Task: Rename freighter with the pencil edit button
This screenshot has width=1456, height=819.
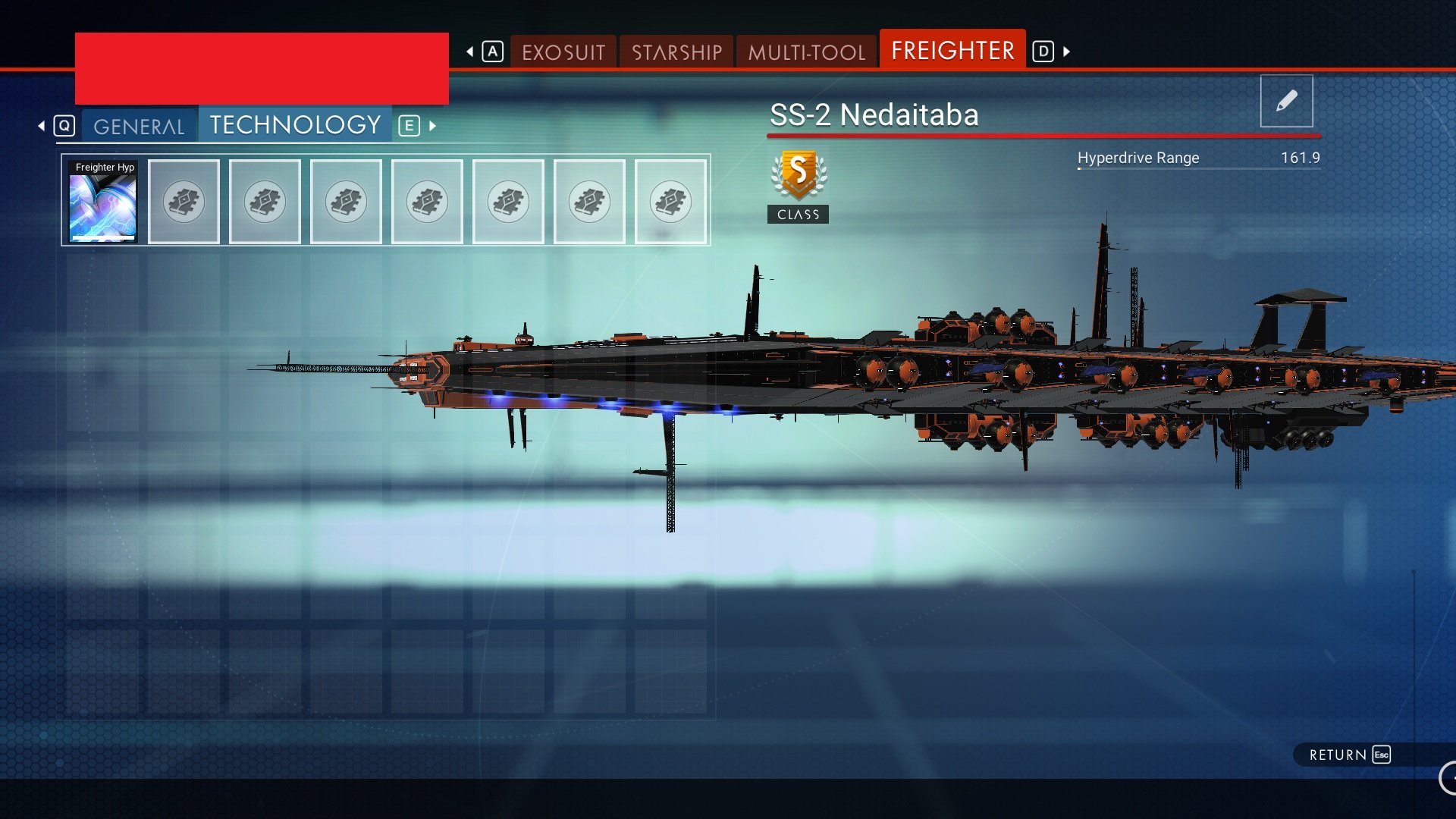Action: [x=1286, y=101]
